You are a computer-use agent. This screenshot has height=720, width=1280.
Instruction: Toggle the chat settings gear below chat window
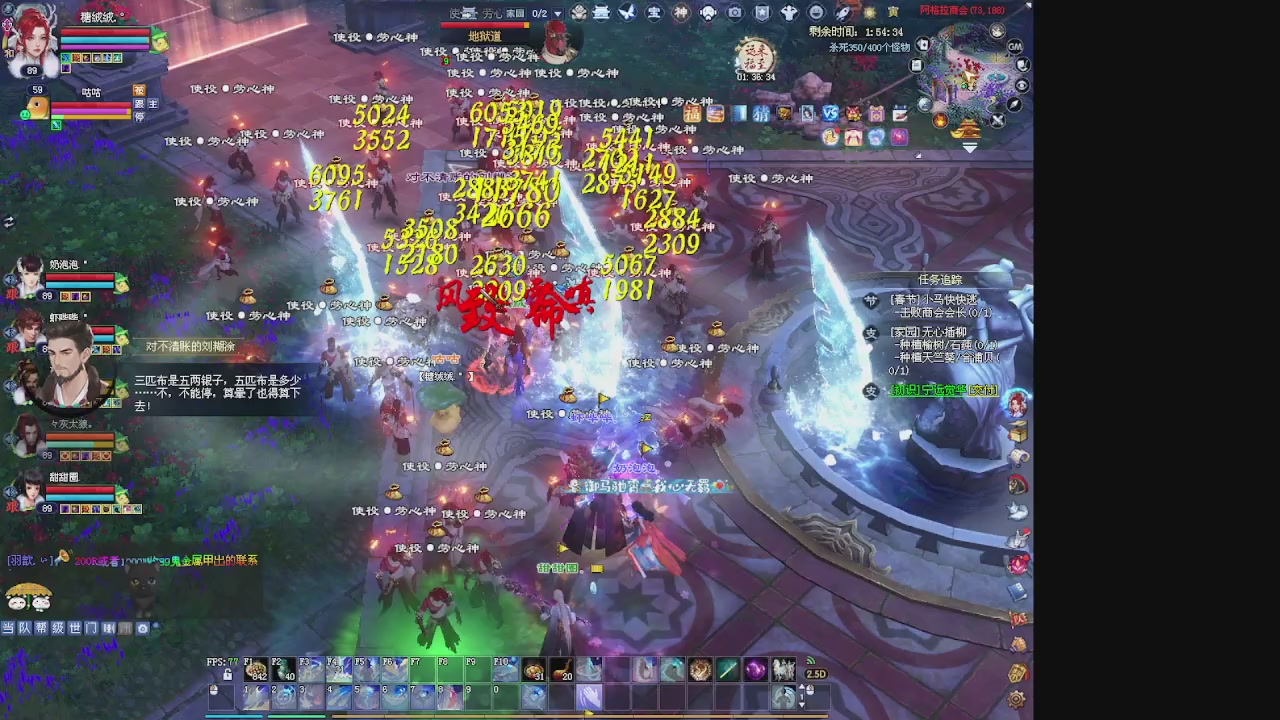tap(142, 628)
